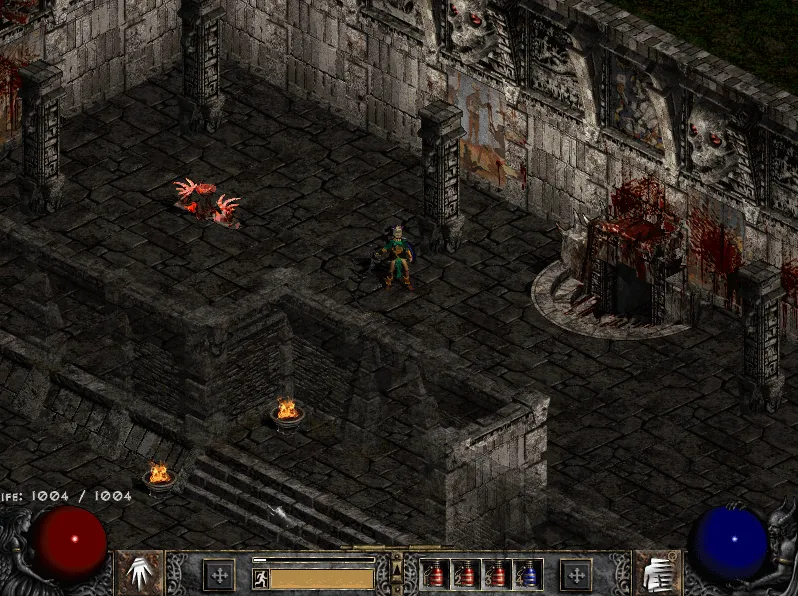Toggle the run/walk running-man button
798x596 pixels.
point(260,578)
